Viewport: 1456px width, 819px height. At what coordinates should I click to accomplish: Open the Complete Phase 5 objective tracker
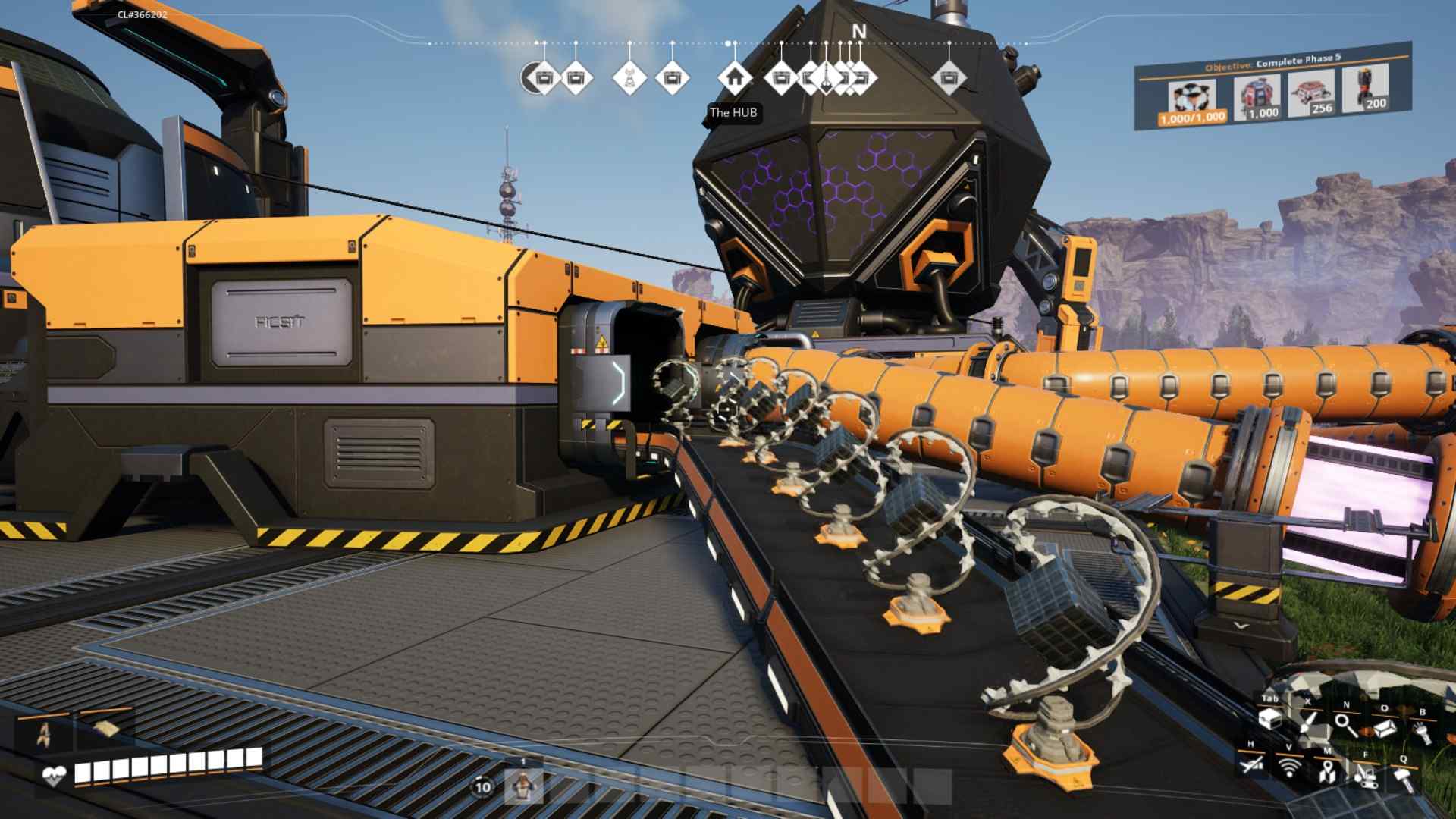[x=1272, y=62]
